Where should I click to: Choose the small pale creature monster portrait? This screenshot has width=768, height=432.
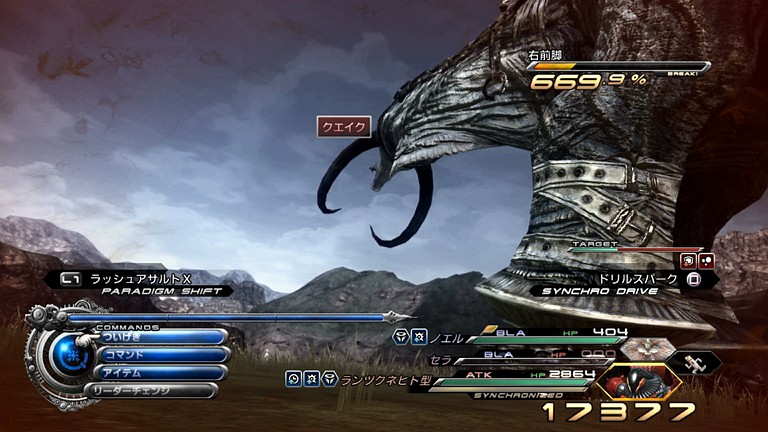click(694, 363)
